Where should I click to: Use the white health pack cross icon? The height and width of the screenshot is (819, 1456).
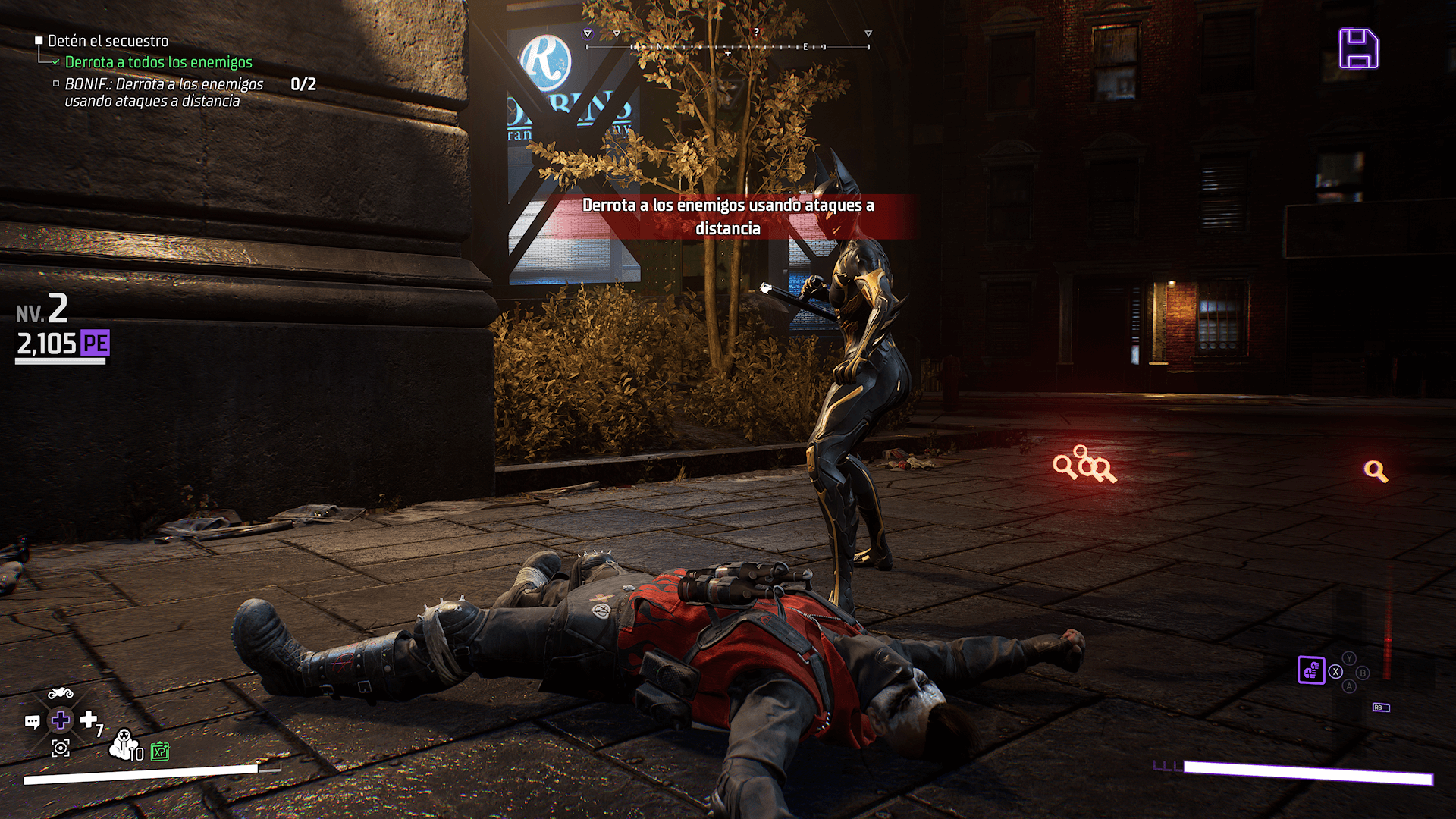click(x=89, y=718)
